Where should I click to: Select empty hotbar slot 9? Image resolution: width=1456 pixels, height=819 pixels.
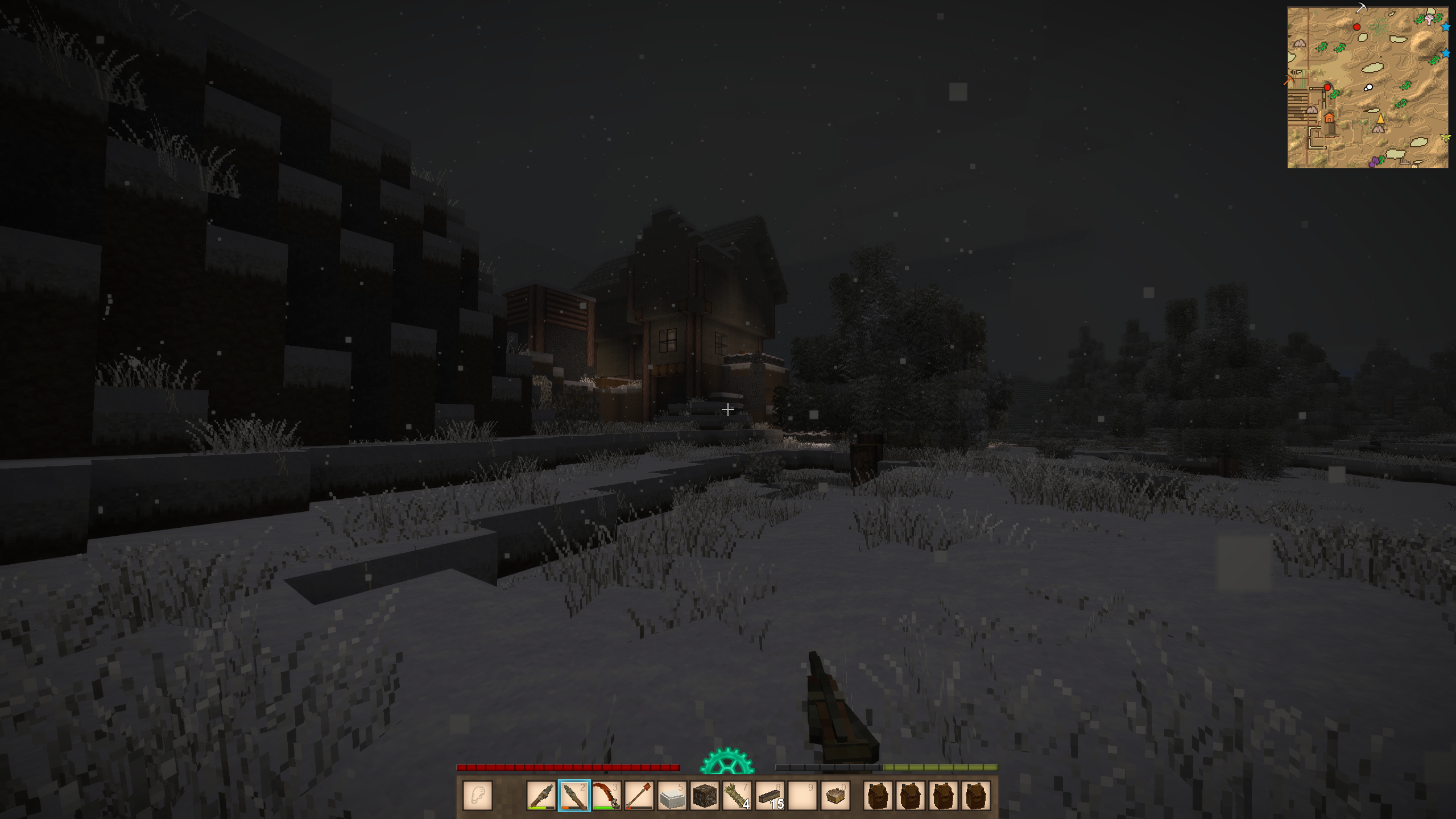(x=803, y=795)
